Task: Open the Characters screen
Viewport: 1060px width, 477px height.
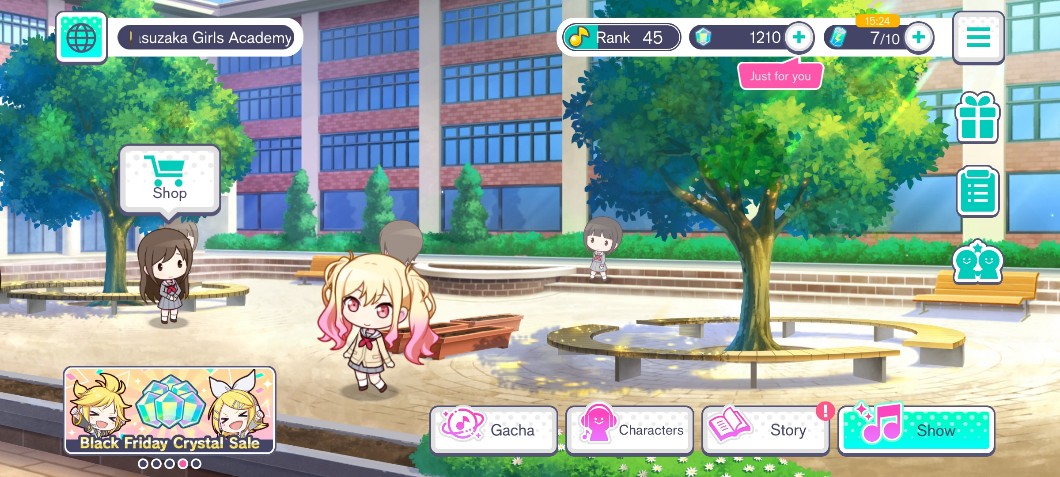Action: click(629, 430)
